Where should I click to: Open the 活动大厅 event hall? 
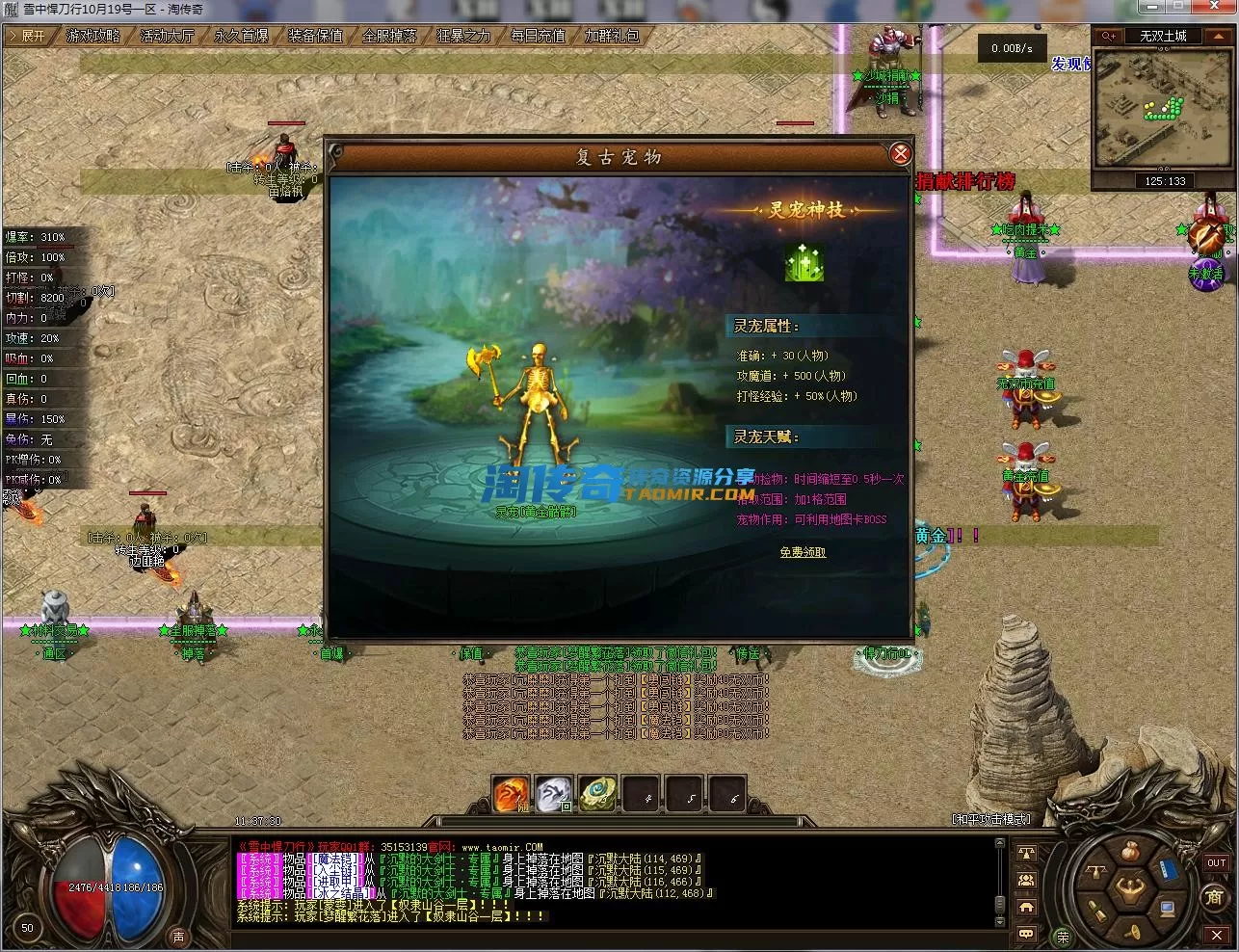click(167, 36)
